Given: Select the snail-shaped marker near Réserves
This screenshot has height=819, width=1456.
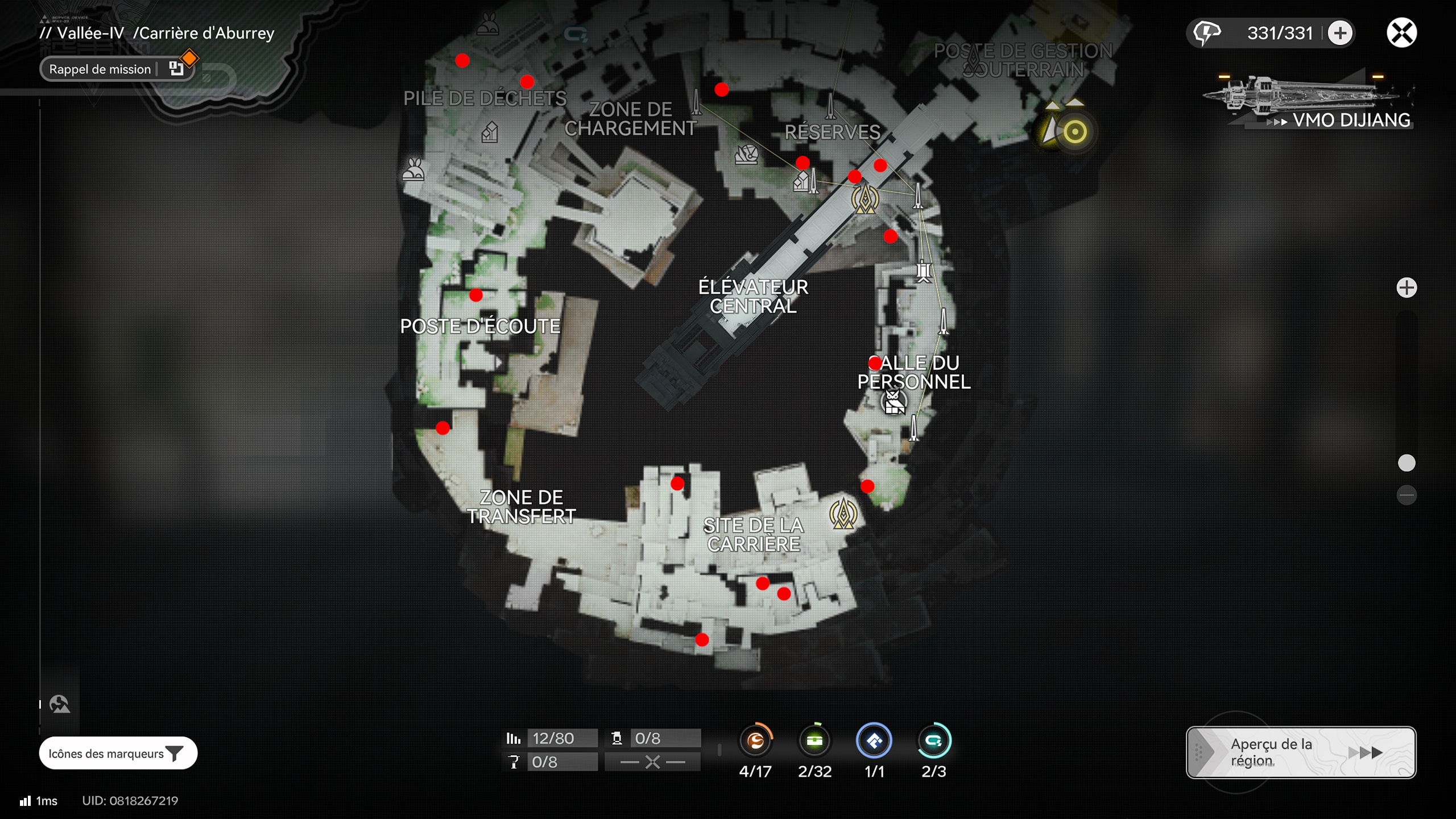Looking at the screenshot, I should pos(746,154).
